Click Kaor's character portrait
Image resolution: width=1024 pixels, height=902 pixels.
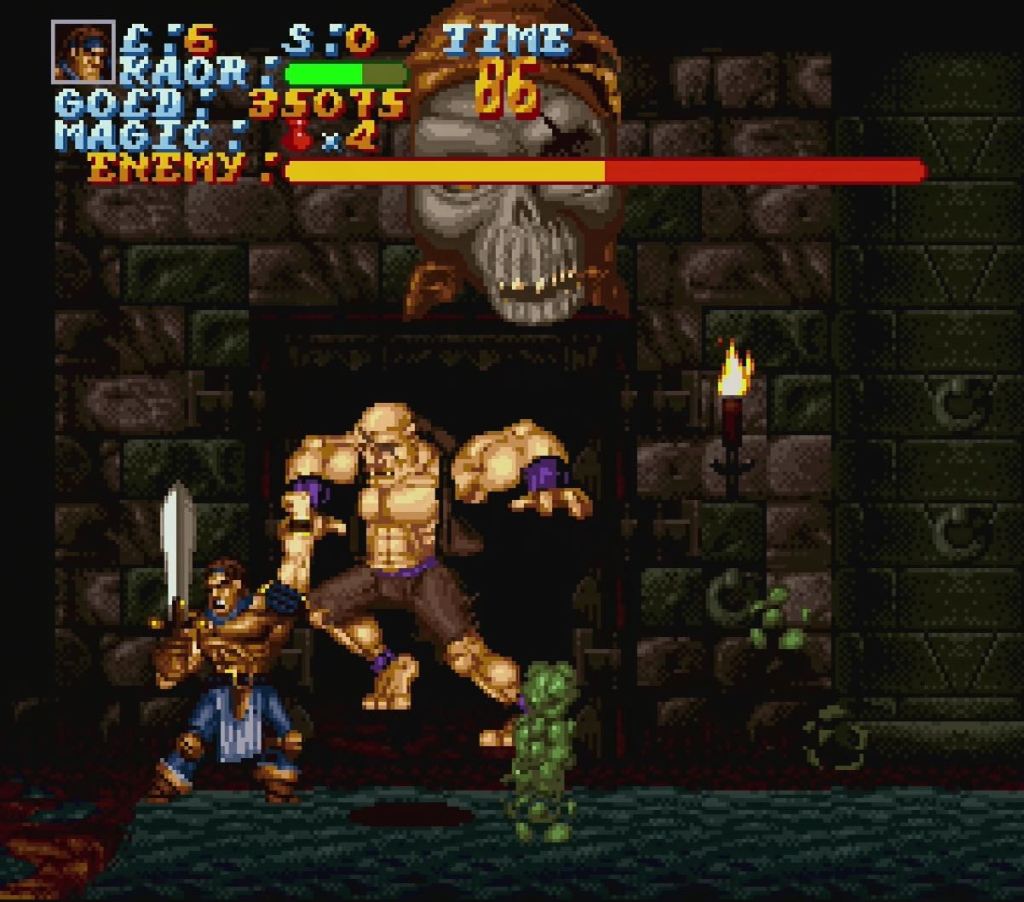[83, 52]
